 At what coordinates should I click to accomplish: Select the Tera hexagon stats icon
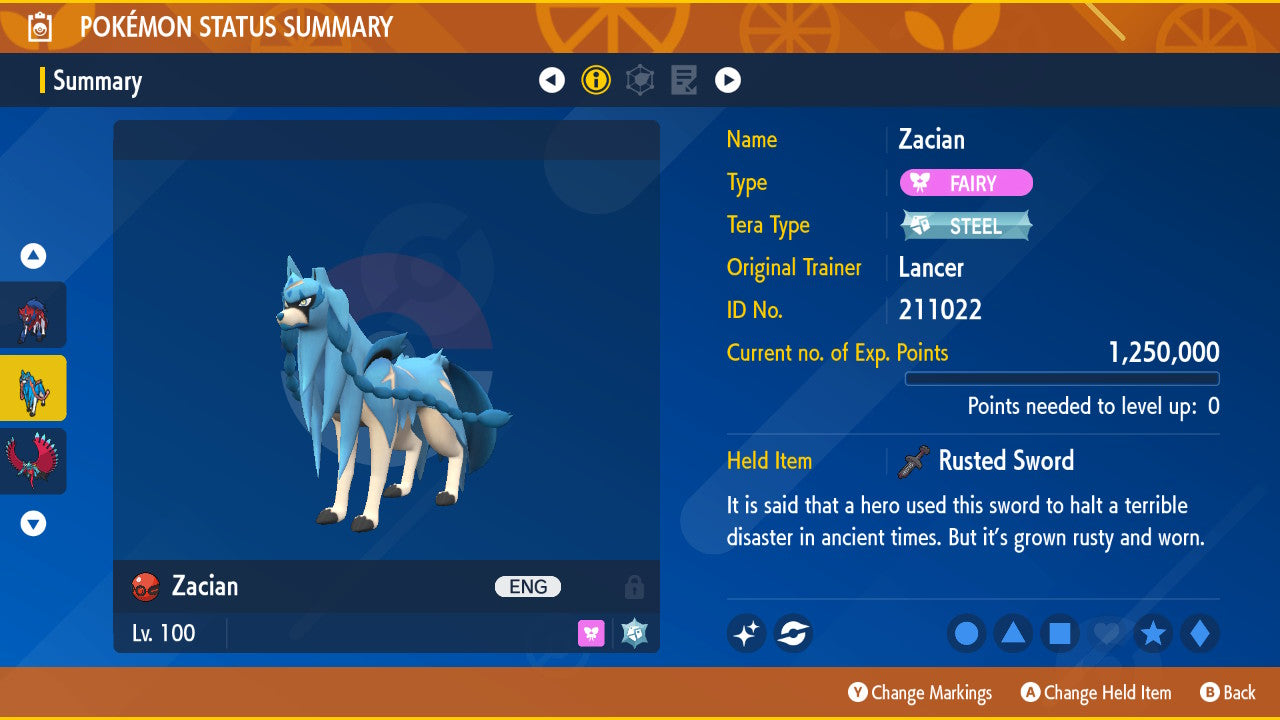click(x=639, y=79)
